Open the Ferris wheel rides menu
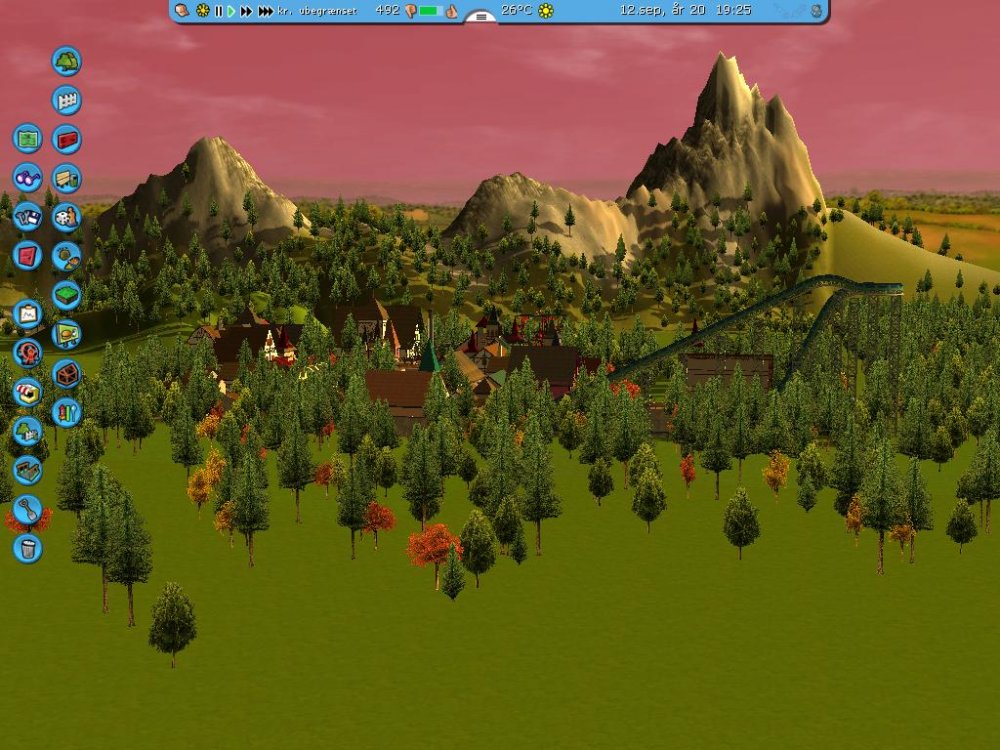 [x=27, y=352]
